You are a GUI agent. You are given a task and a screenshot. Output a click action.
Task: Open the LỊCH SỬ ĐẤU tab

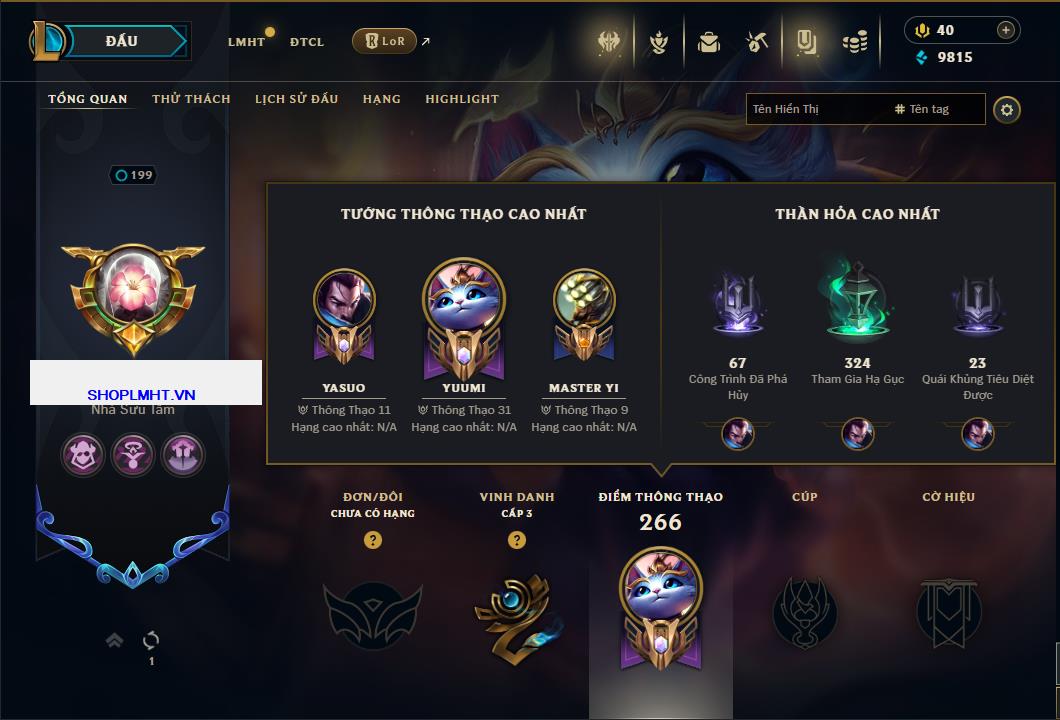296,99
